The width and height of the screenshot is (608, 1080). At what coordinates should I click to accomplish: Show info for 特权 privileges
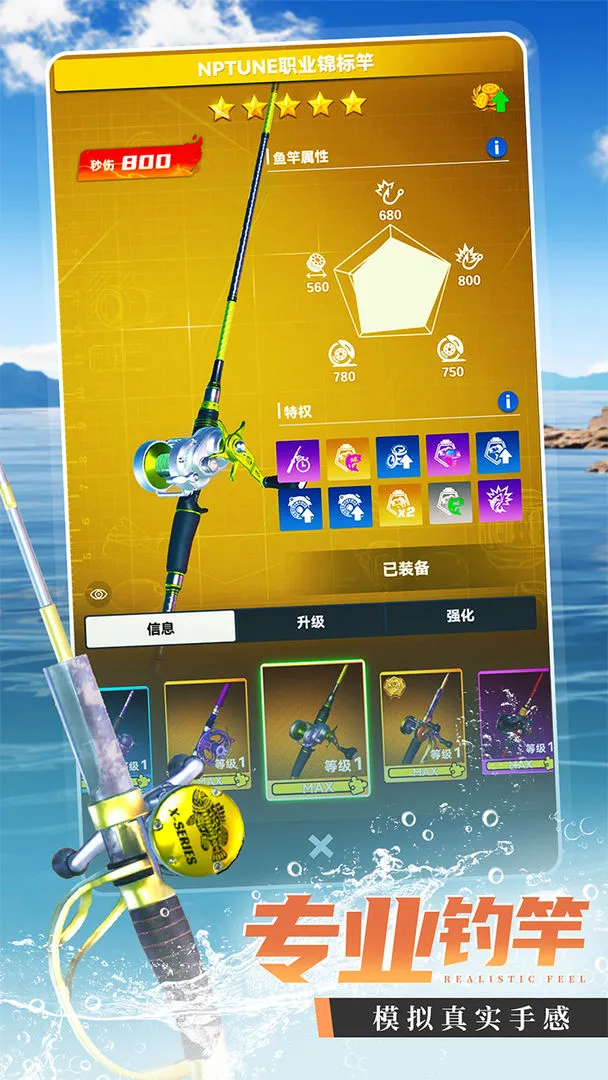point(508,402)
